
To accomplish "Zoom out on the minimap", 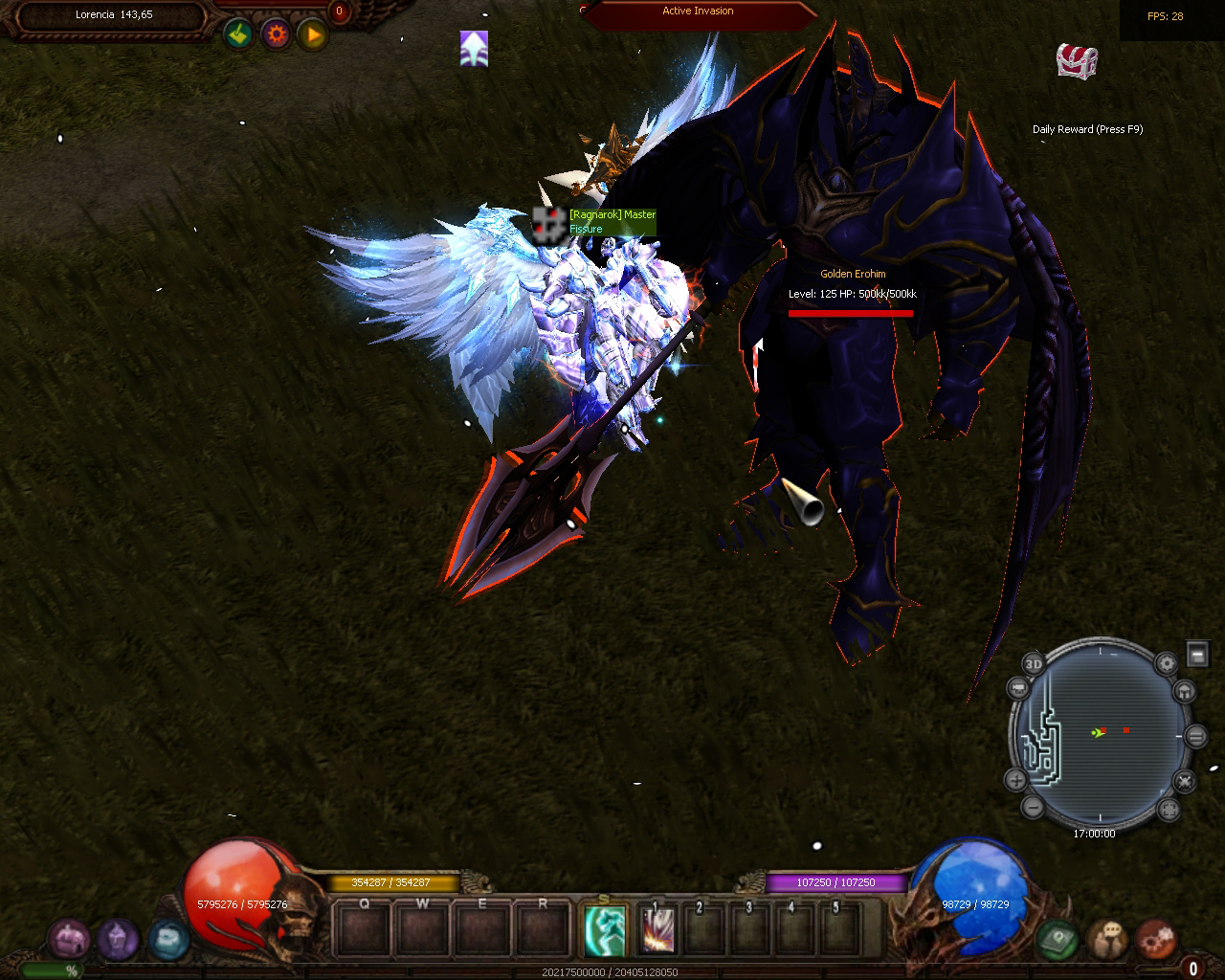I will coord(1034,807).
